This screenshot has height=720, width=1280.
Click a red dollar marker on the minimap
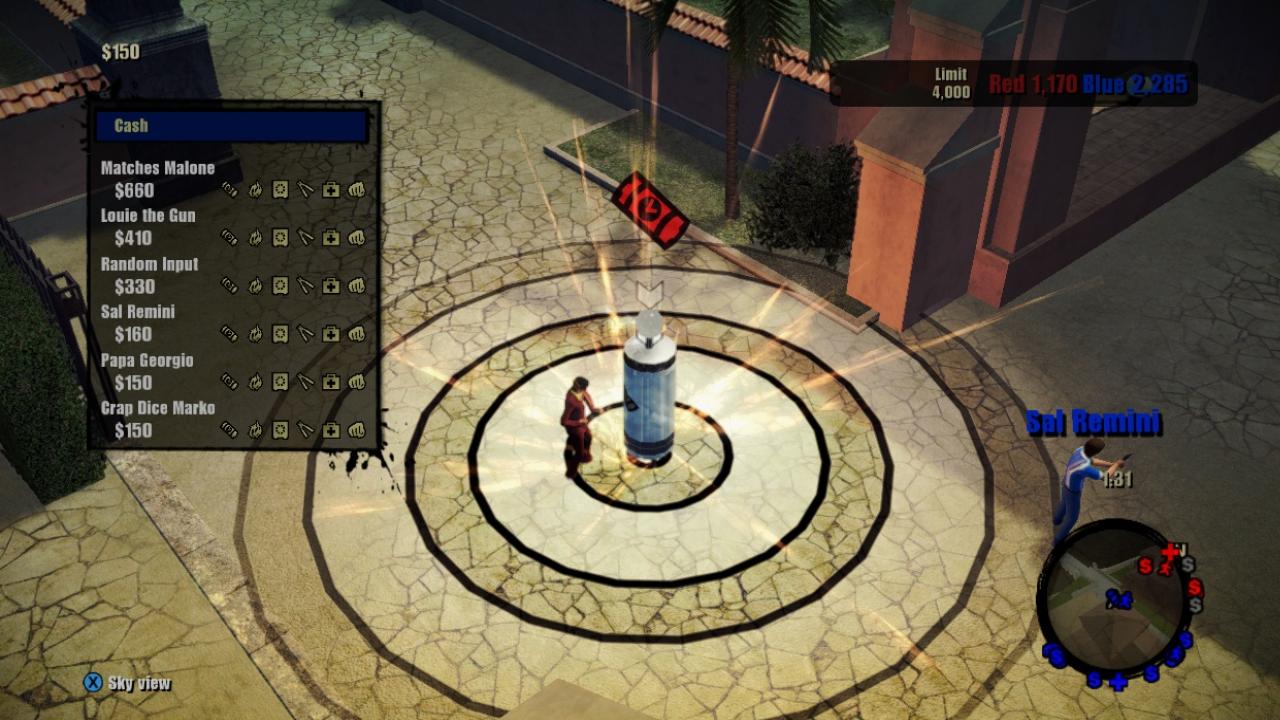(1146, 566)
